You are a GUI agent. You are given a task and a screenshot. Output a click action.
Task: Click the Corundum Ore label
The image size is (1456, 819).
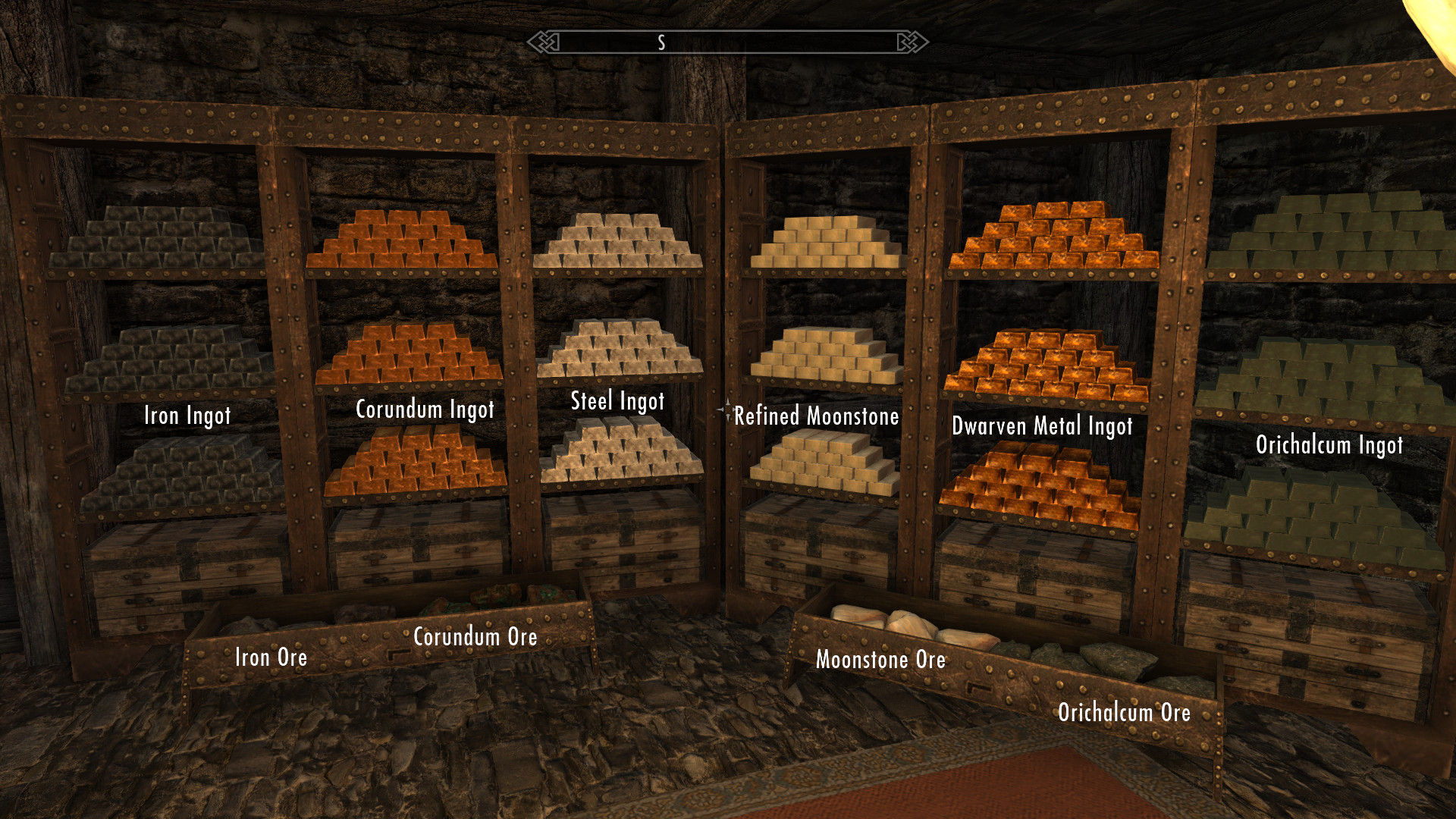pyautogui.click(x=475, y=637)
